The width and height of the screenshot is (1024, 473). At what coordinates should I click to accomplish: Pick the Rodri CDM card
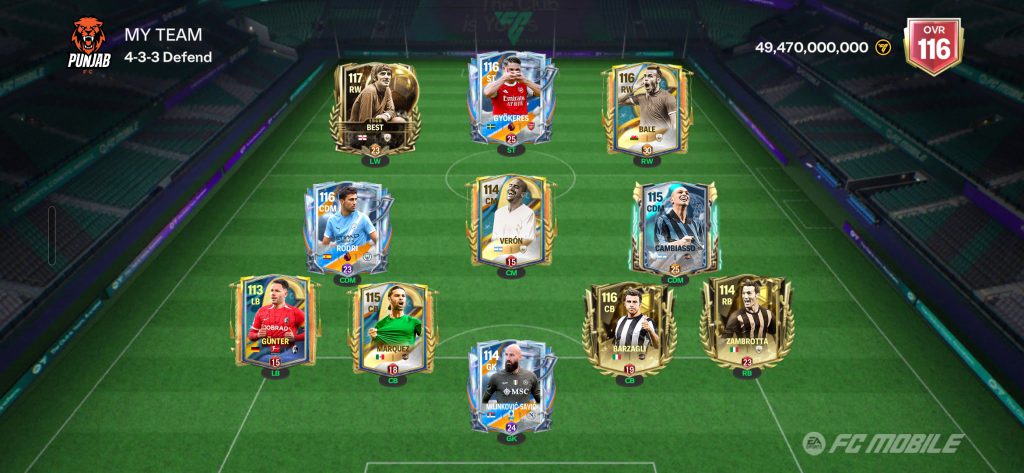point(348,228)
